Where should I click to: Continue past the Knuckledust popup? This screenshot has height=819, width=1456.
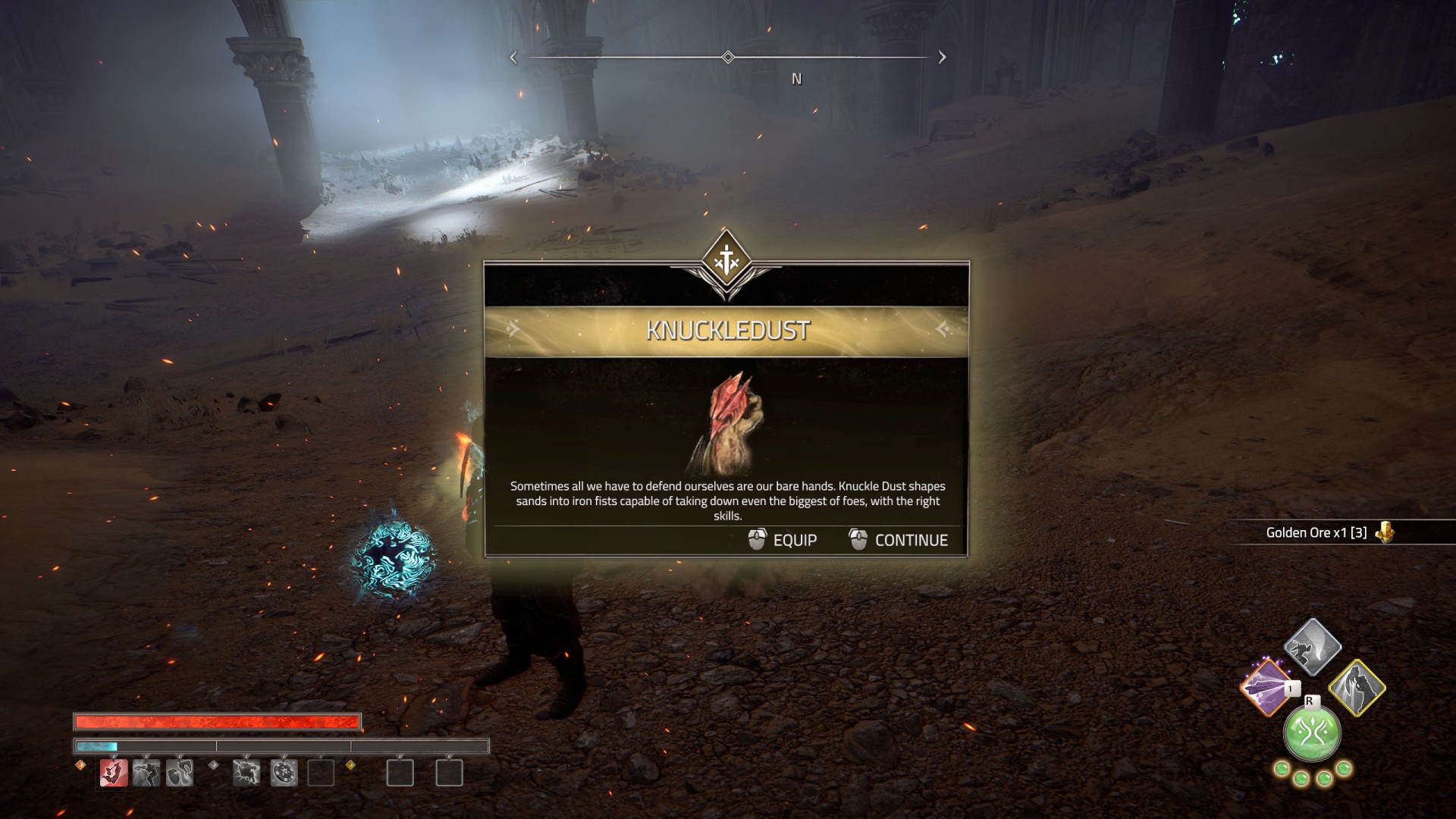pos(899,540)
